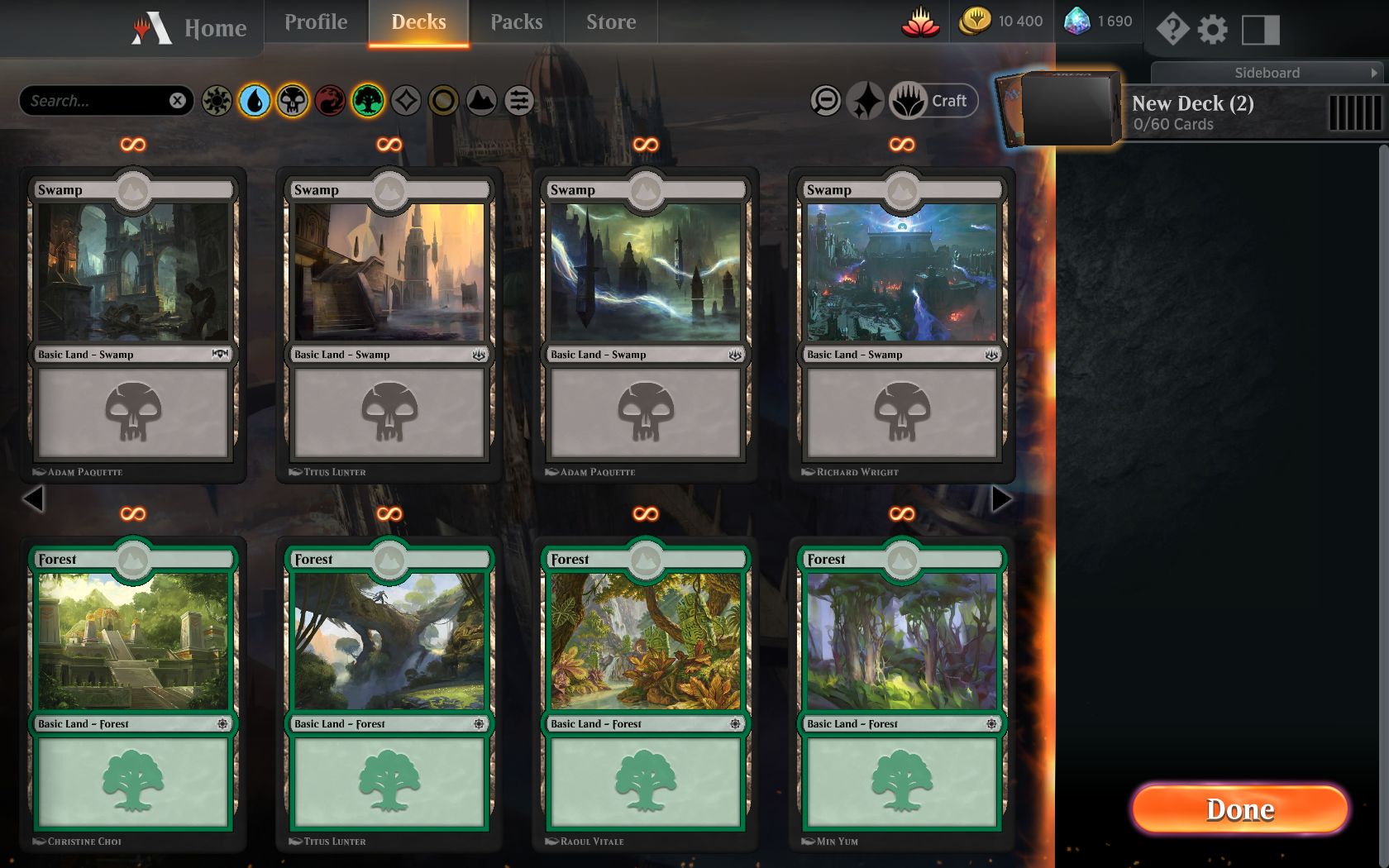Open the Settings gear icon
Viewport: 1389px width, 868px height.
(1213, 30)
